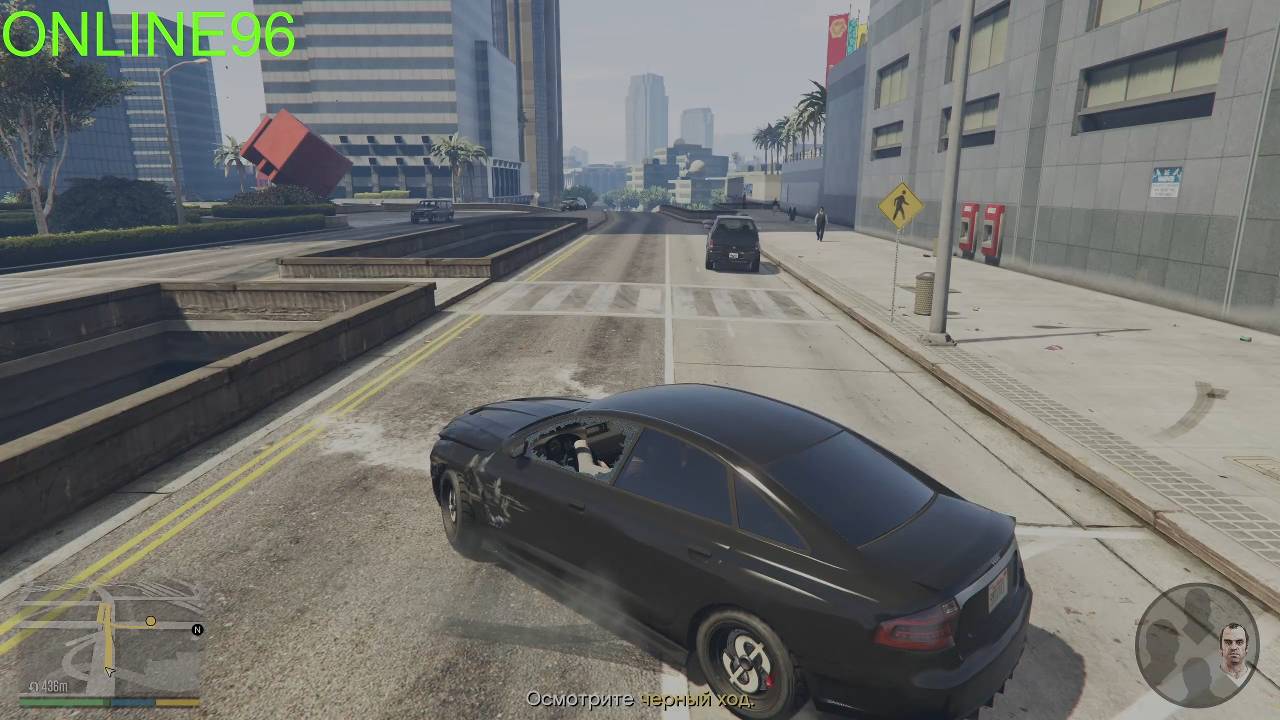The image size is (1280, 720).
Task: Click the distance icon beside 436m
Action: click(34, 685)
